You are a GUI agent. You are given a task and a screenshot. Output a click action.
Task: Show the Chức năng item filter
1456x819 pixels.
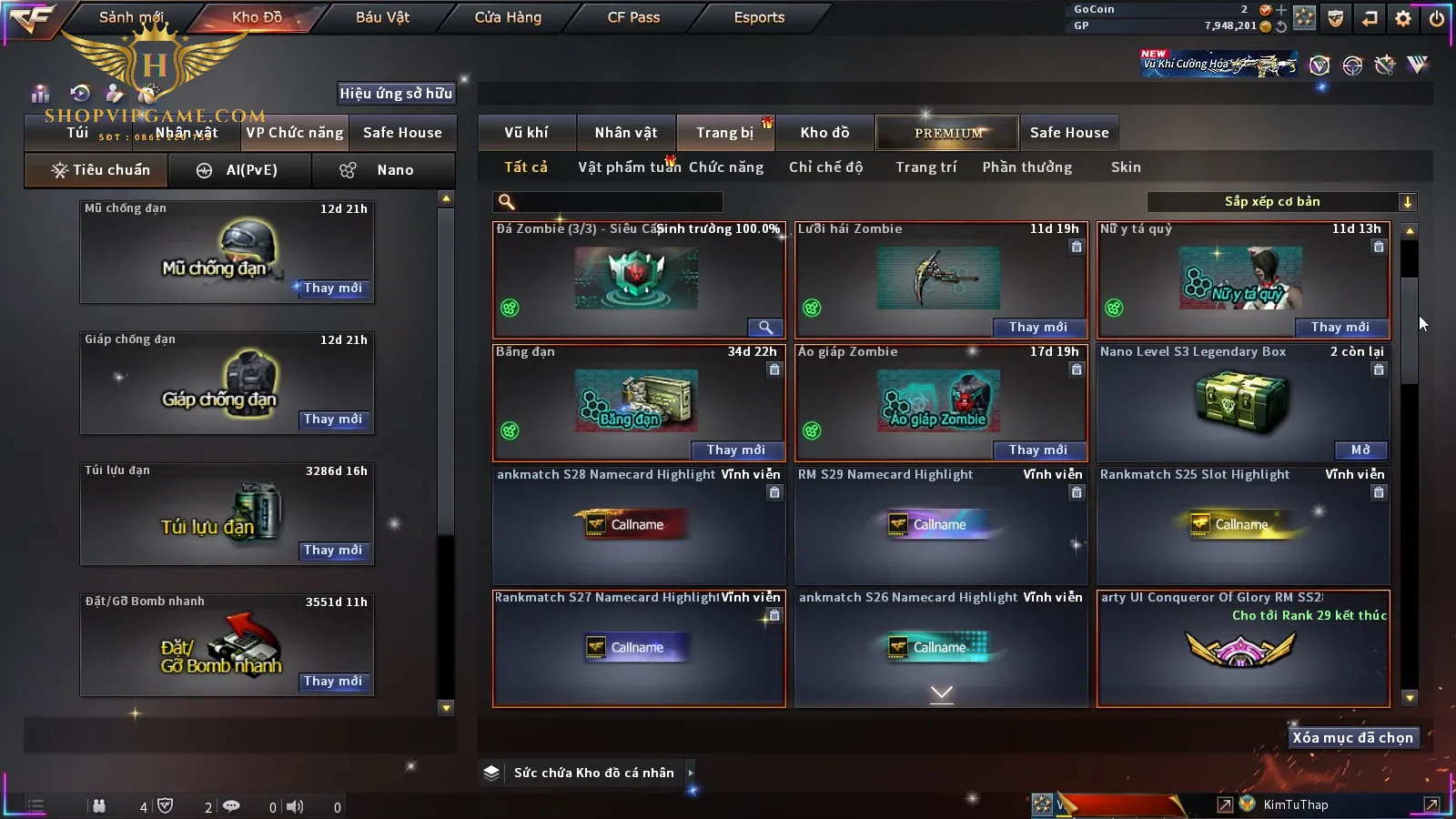pyautogui.click(x=725, y=167)
